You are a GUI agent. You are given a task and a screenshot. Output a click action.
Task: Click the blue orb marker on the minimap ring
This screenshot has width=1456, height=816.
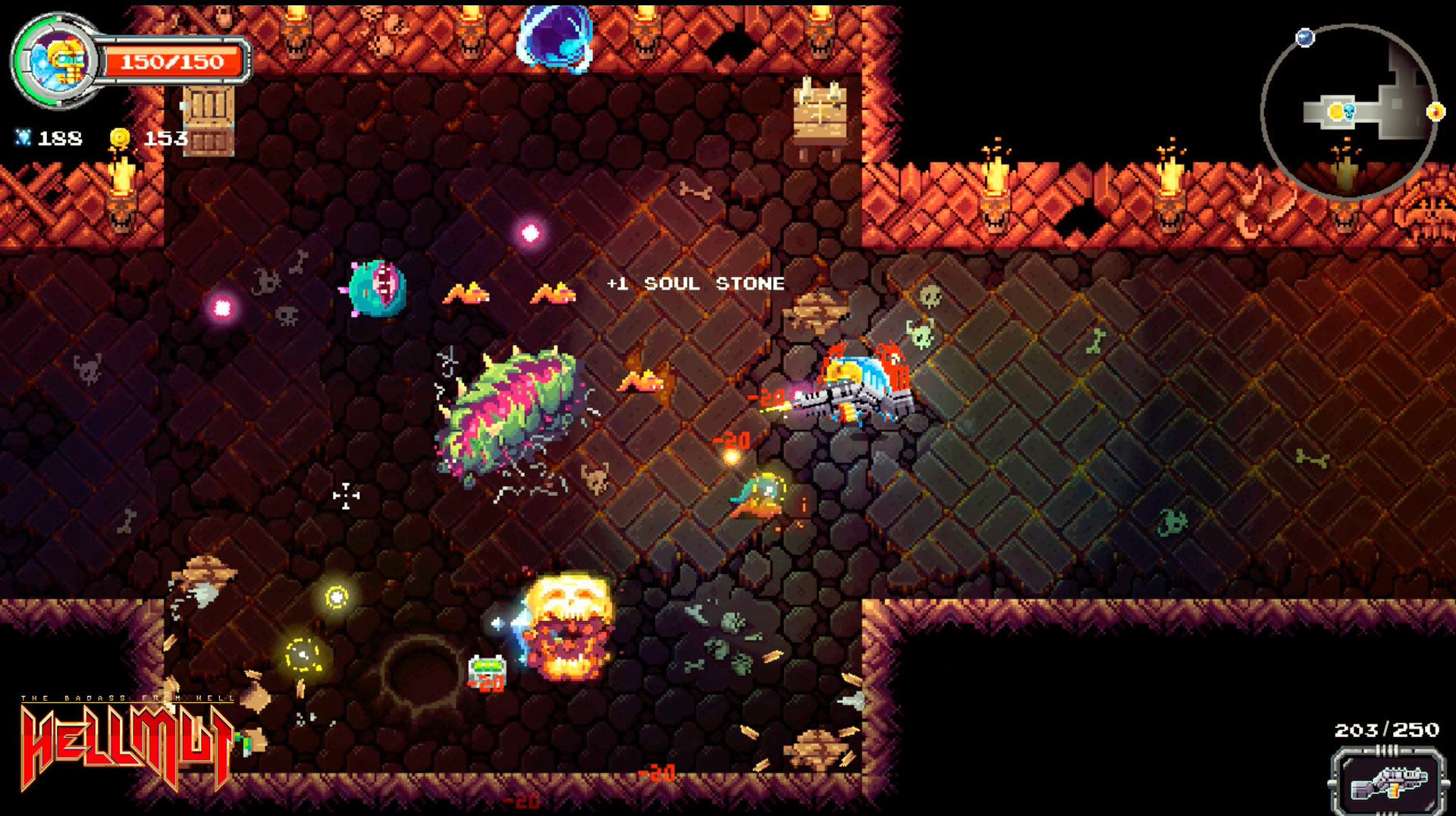[1305, 36]
